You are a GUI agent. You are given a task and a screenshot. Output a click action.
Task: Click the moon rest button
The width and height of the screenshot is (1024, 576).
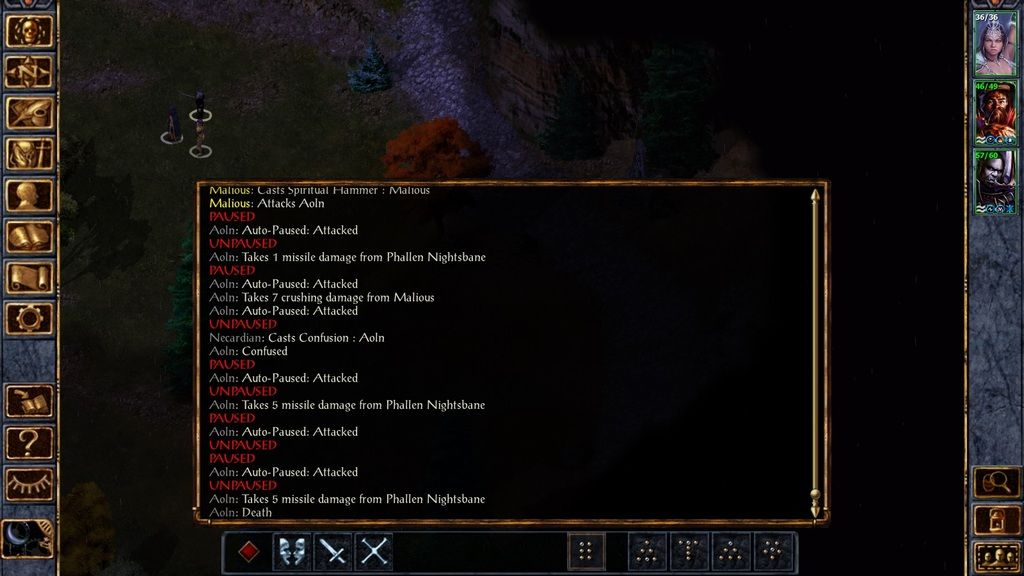[x=27, y=538]
